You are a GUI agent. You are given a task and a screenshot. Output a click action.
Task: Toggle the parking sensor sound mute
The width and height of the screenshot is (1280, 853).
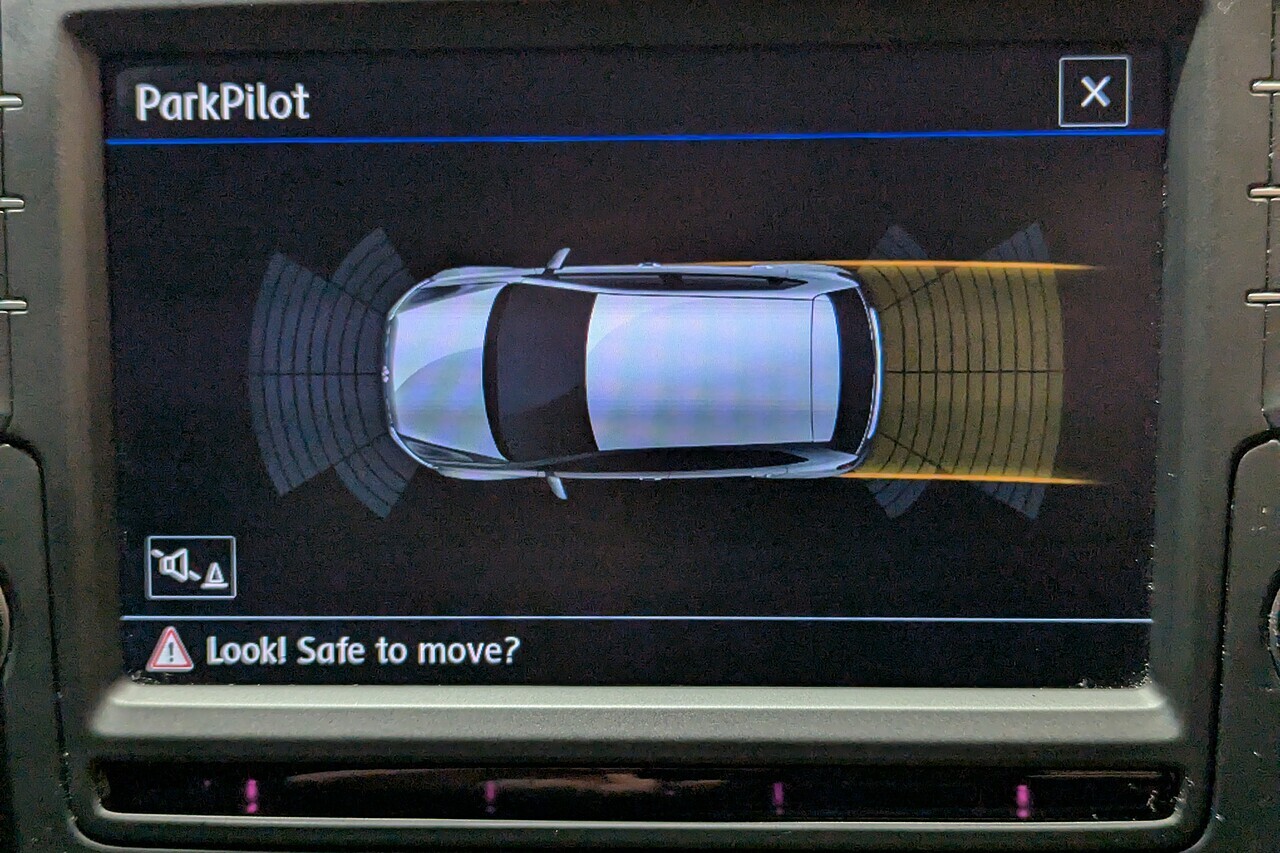pyautogui.click(x=190, y=568)
